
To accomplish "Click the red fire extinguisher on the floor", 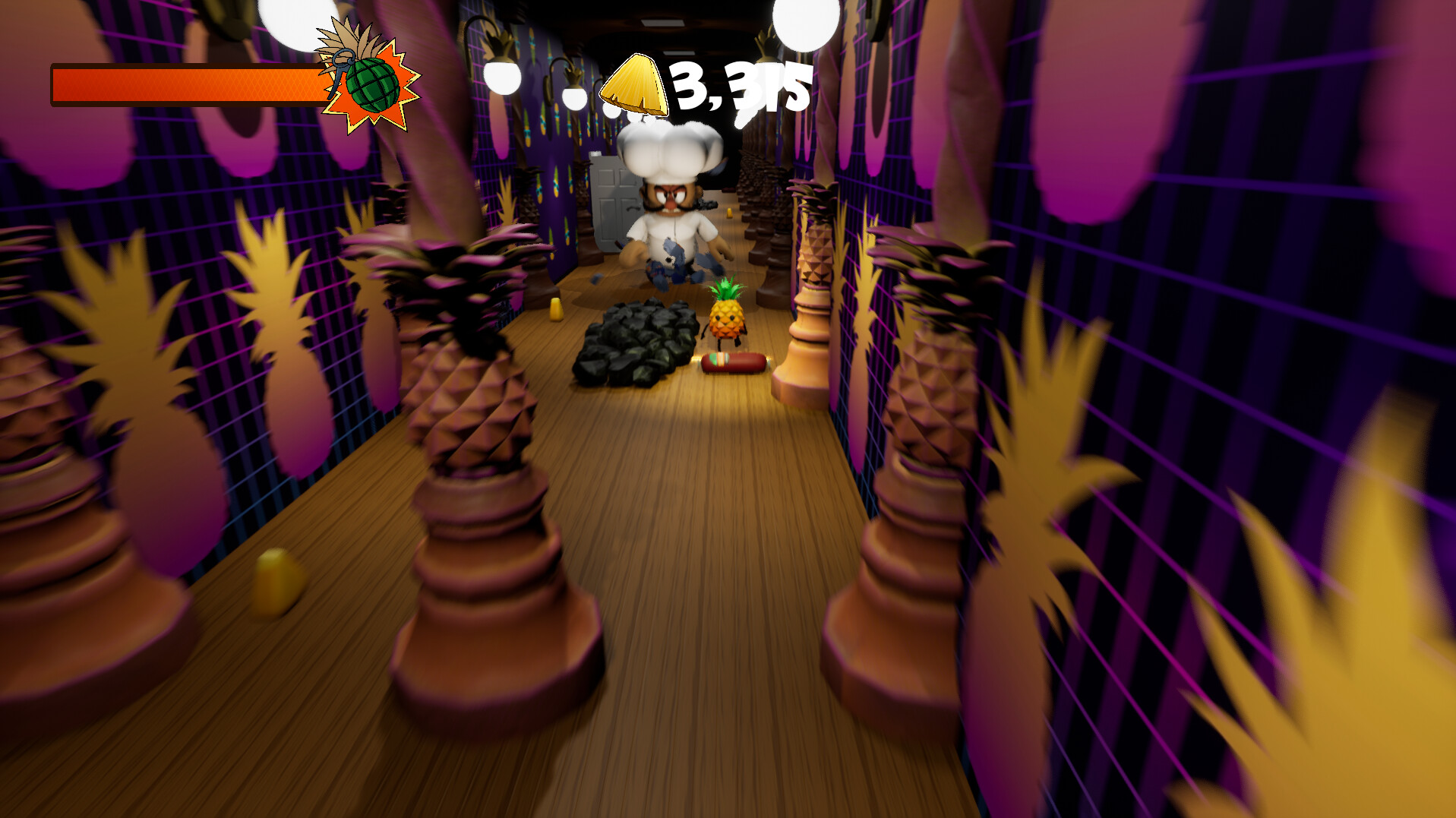I will (x=733, y=363).
